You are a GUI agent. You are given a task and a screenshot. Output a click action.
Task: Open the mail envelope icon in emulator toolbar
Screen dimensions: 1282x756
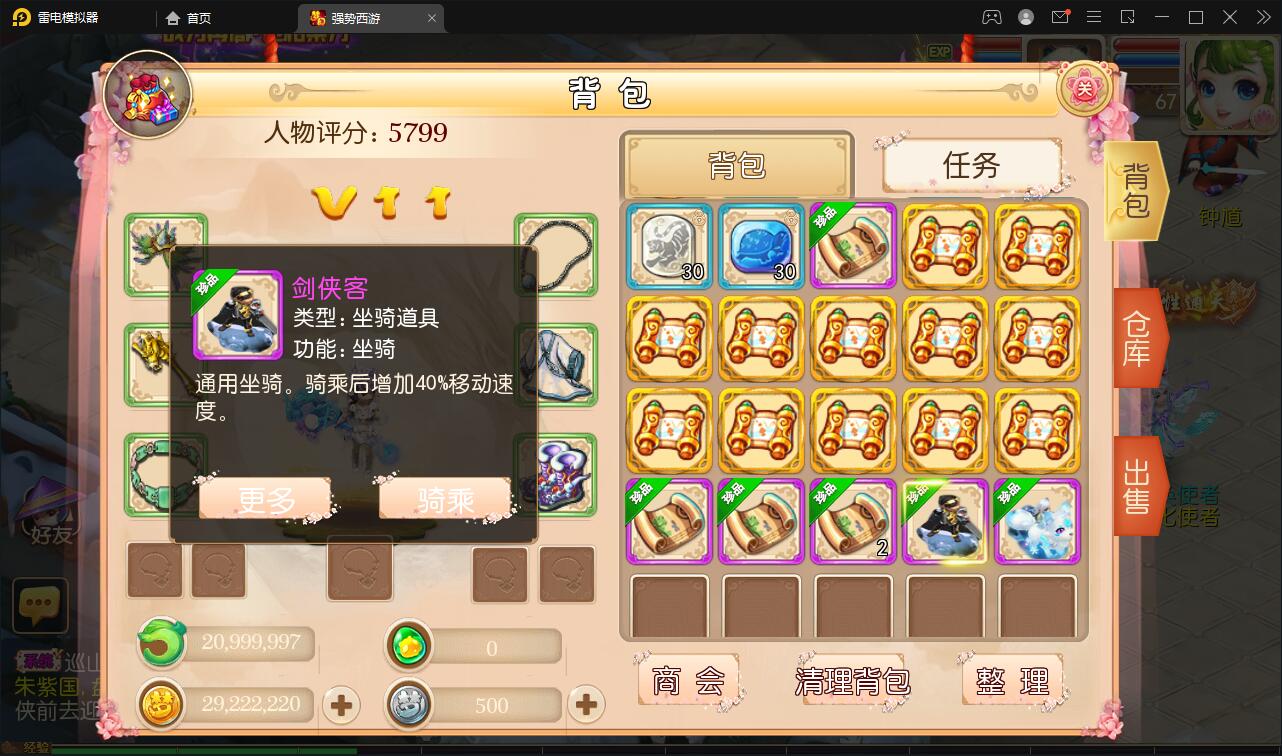click(1060, 17)
